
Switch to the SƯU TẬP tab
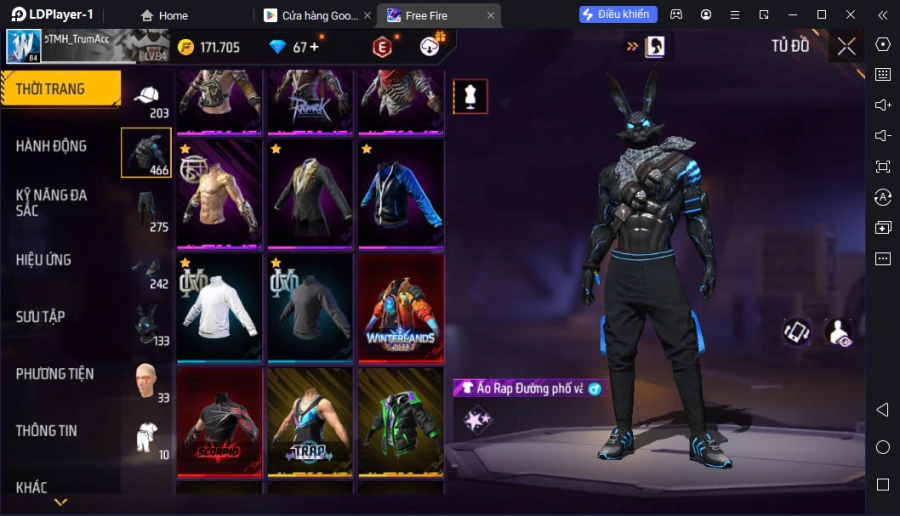tap(41, 317)
